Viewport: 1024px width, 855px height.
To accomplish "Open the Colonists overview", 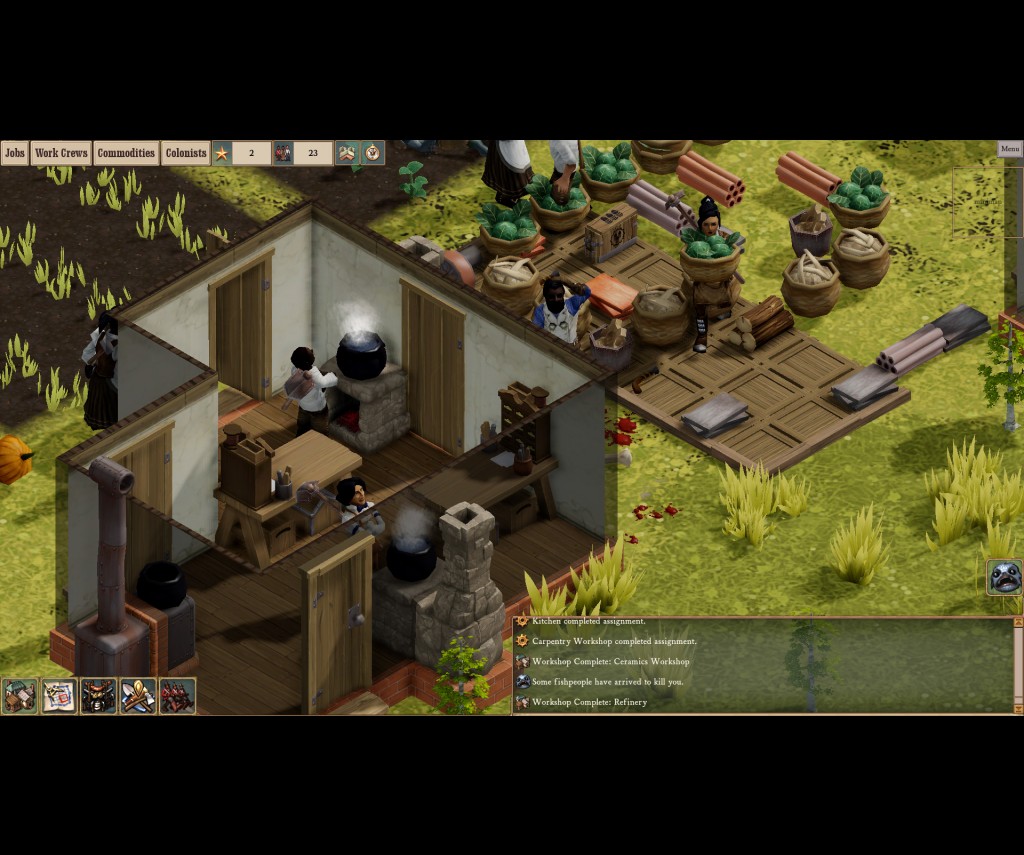I will click(x=186, y=153).
